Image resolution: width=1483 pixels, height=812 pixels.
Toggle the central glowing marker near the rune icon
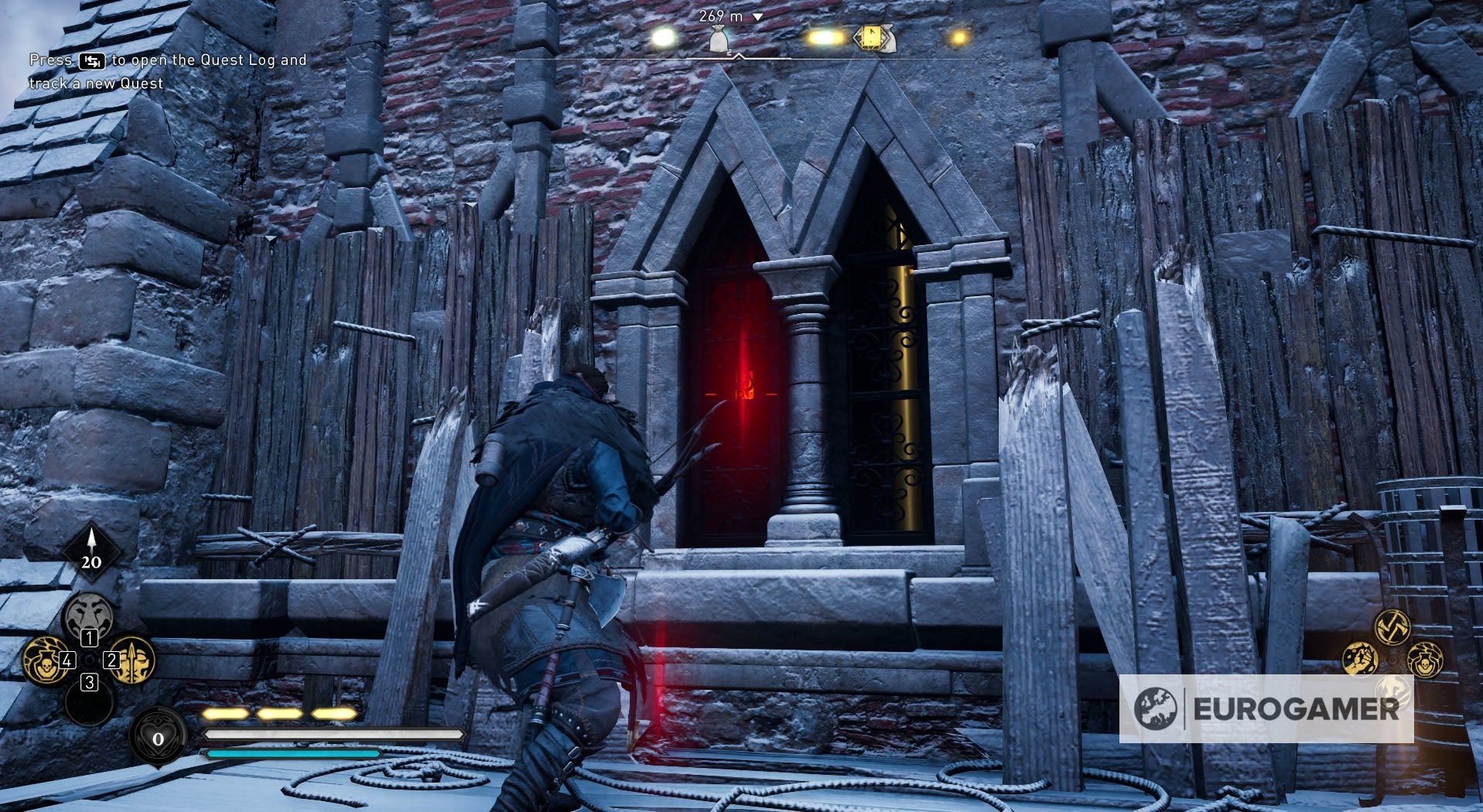[x=826, y=37]
